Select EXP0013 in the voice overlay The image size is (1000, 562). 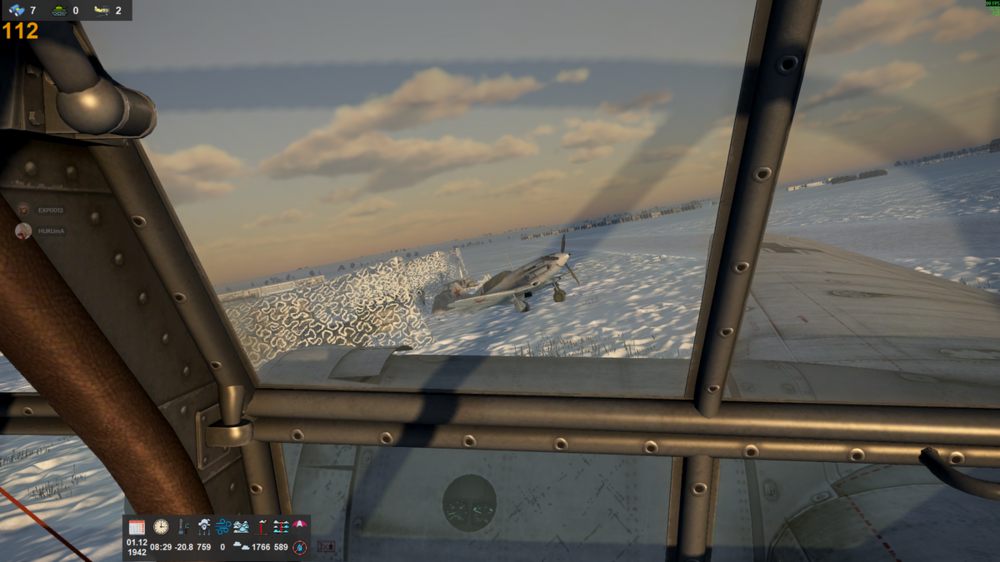(50, 210)
